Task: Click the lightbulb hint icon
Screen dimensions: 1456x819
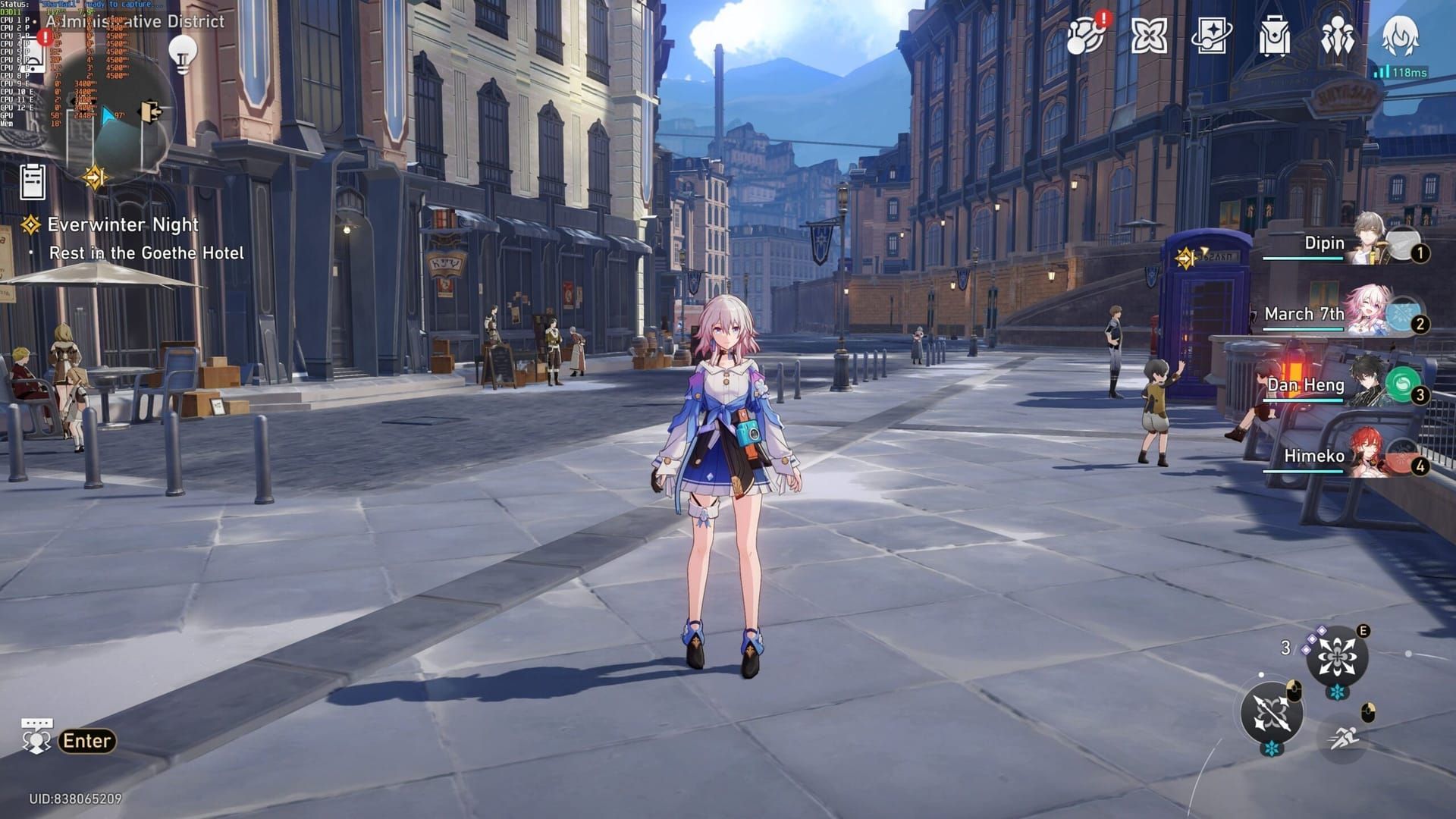Action: 182,54
